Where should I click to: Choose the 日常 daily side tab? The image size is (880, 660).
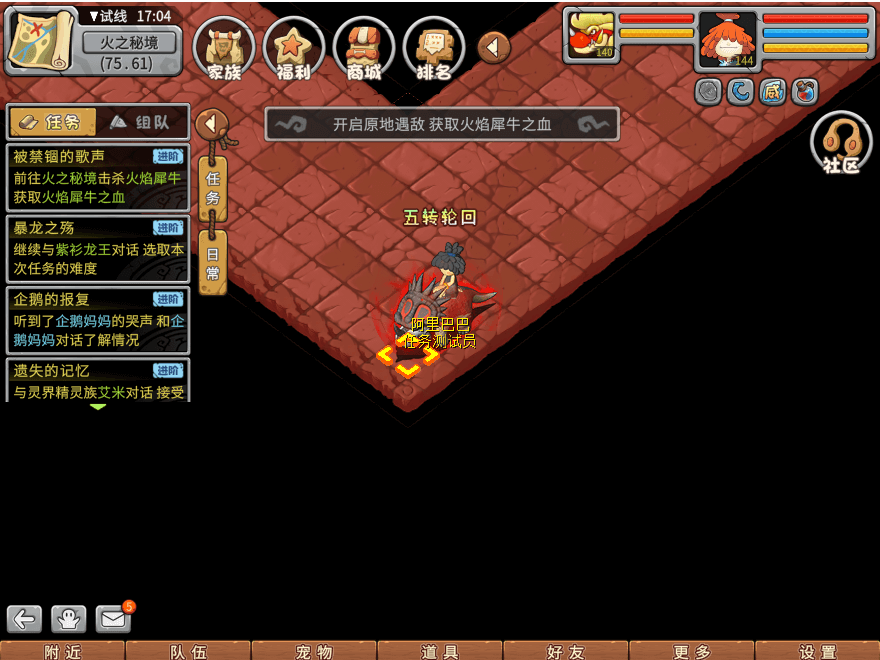tap(213, 262)
